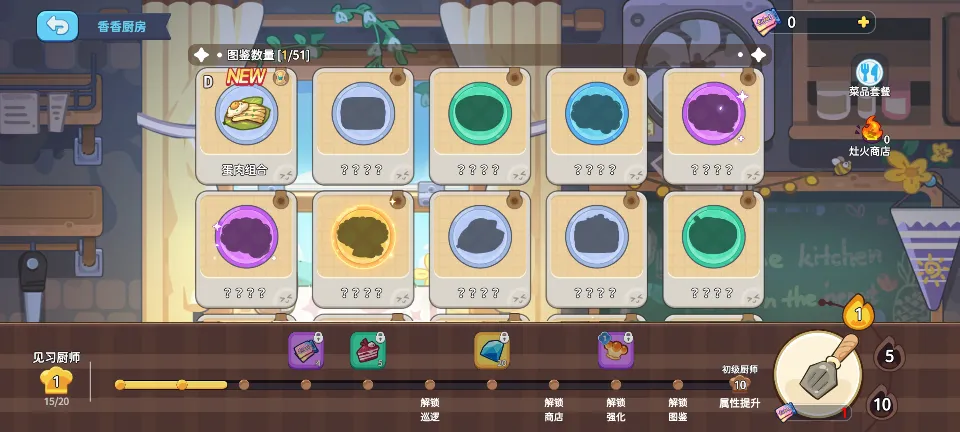Open the 灶火商店 stove fire shop
The width and height of the screenshot is (960, 432).
871,133
